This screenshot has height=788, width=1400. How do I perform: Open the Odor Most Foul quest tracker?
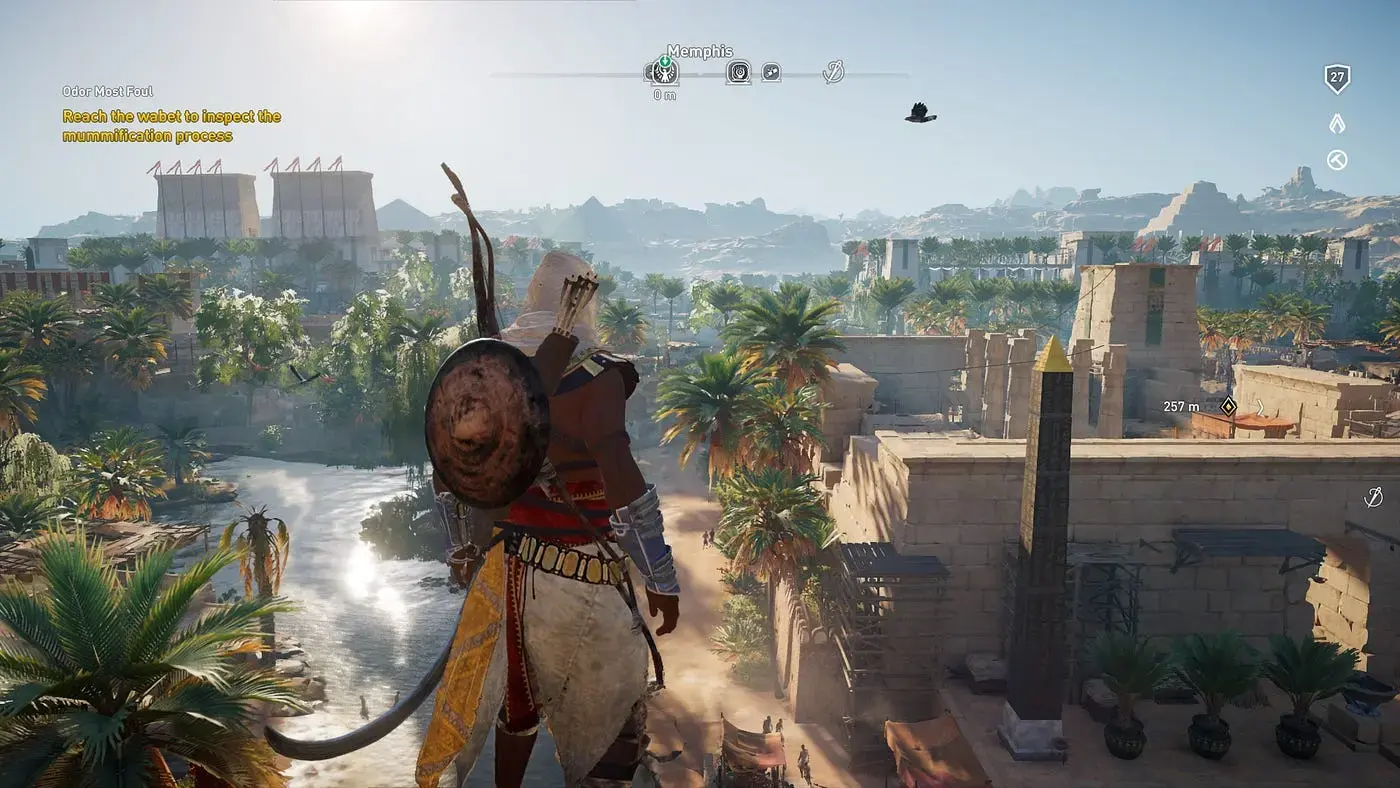click(x=108, y=91)
